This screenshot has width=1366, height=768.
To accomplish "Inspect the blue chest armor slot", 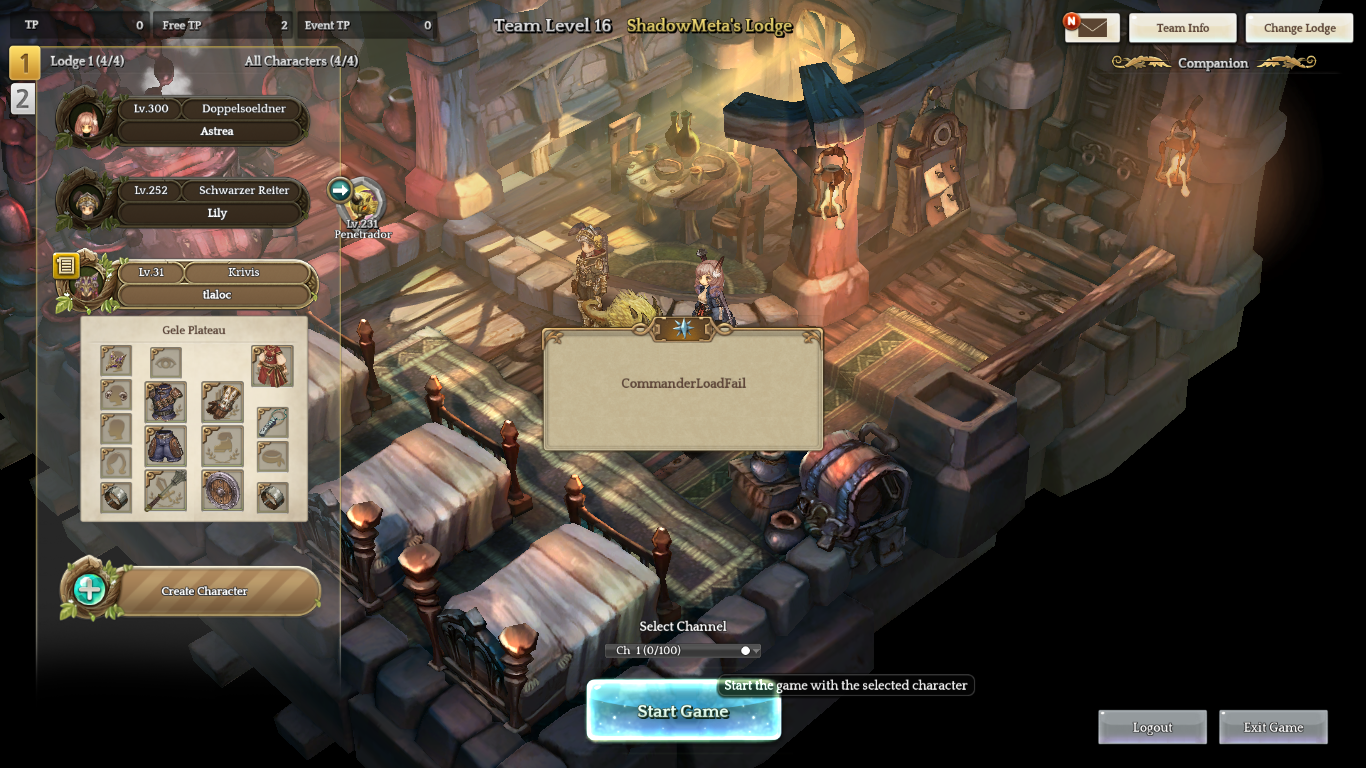I will 166,402.
